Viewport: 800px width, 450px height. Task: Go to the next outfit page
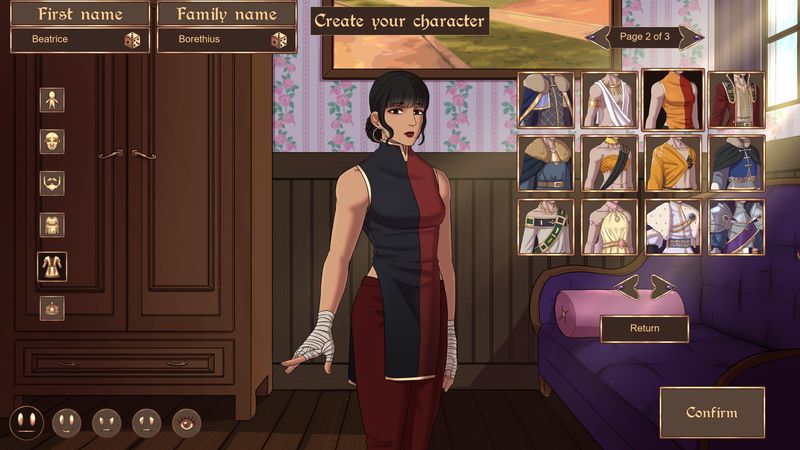pyautogui.click(x=691, y=37)
